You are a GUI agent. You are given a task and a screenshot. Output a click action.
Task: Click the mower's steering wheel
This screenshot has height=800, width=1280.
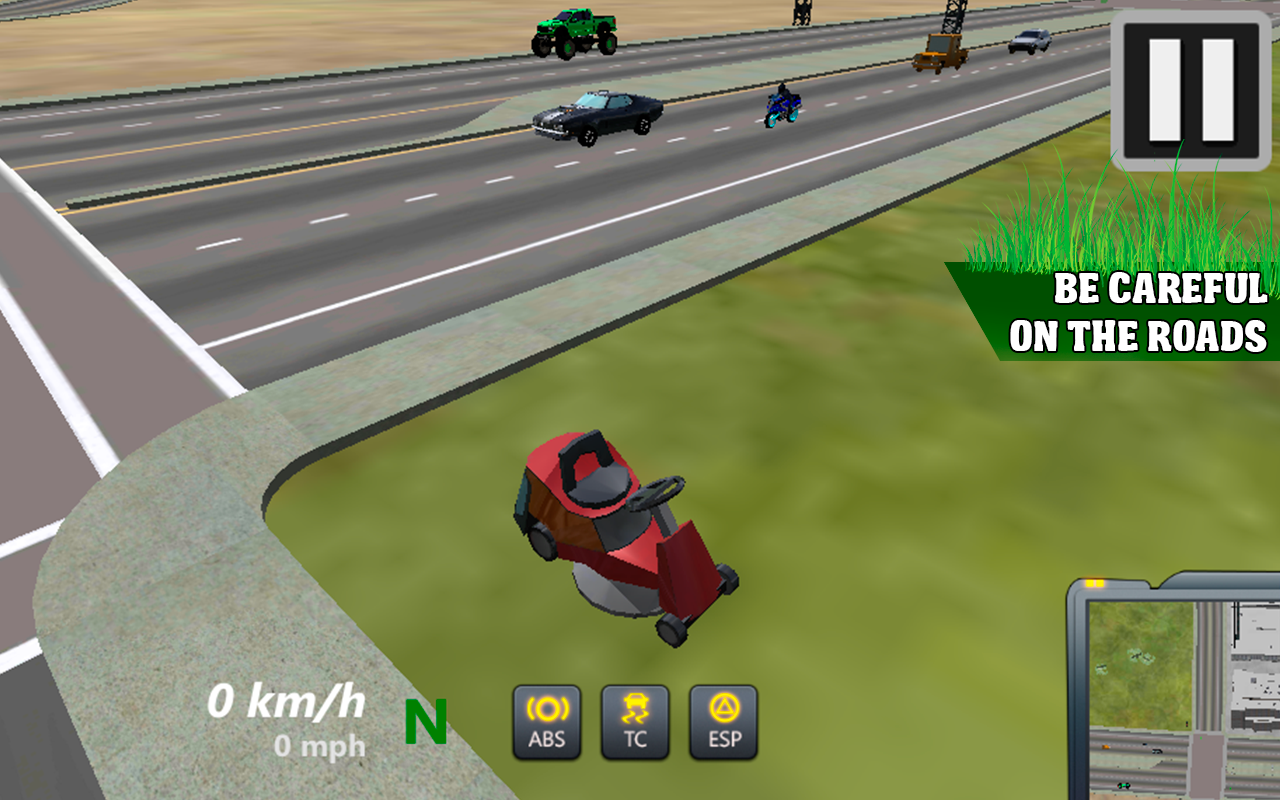point(655,490)
